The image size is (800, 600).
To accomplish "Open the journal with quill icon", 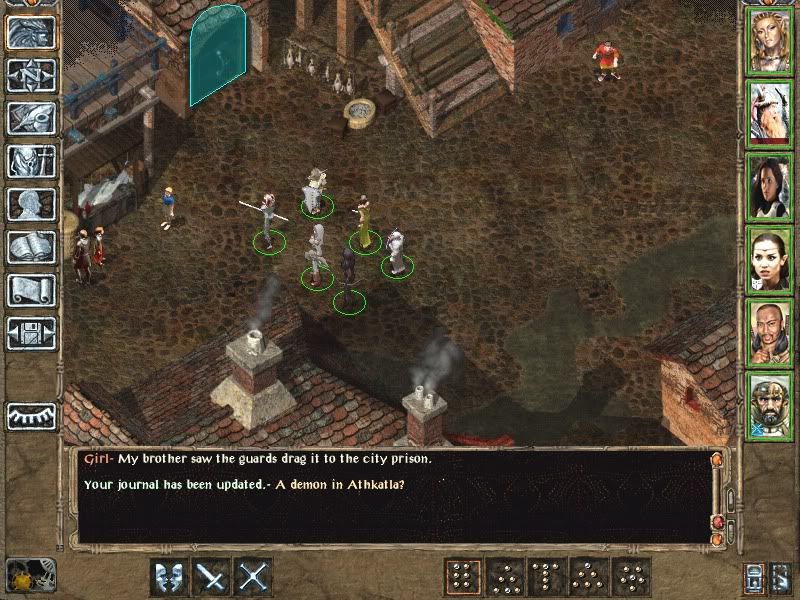I will (31, 118).
